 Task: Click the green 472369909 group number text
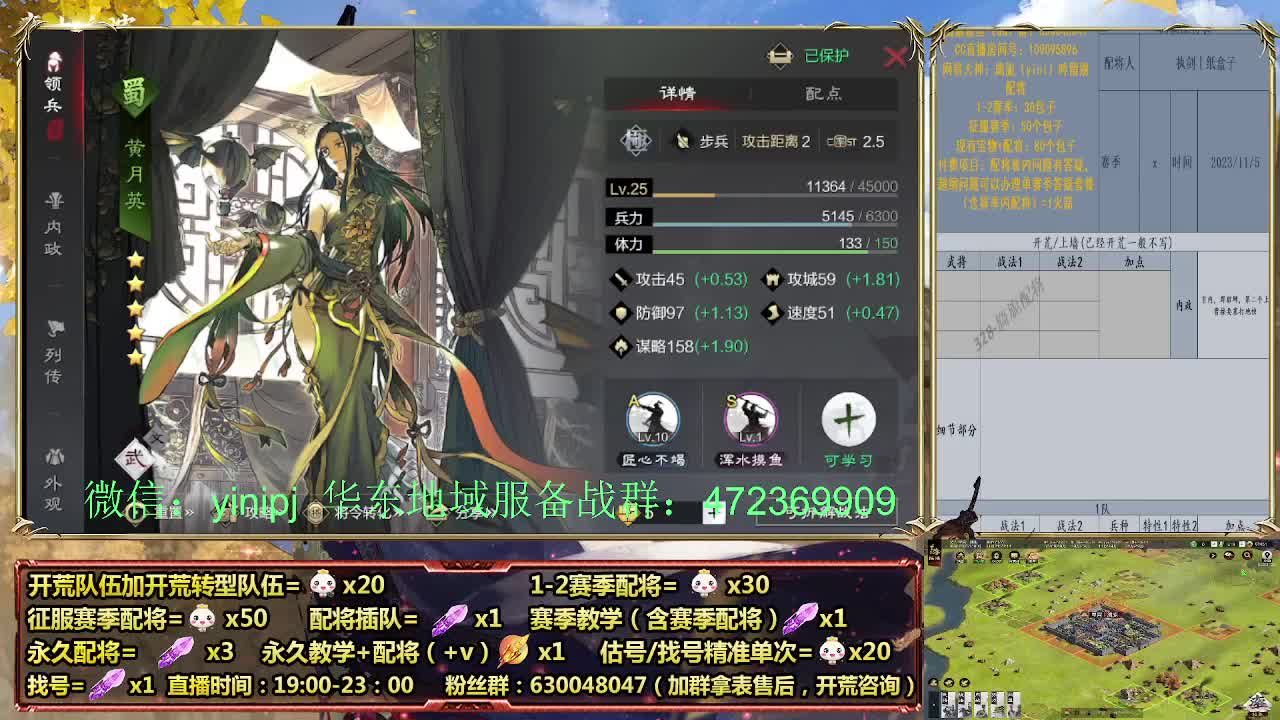pos(800,497)
